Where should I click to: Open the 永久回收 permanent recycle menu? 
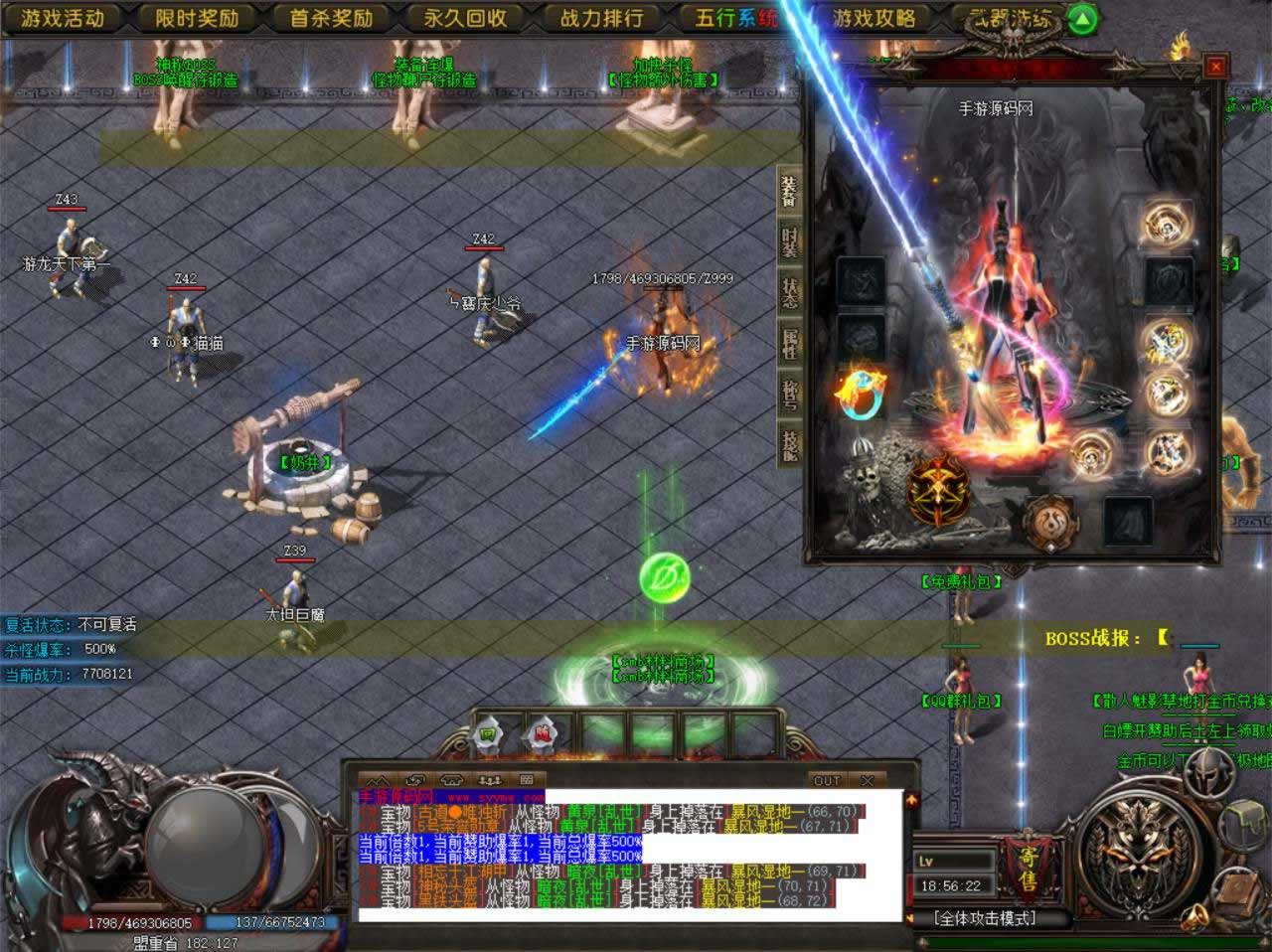pyautogui.click(x=465, y=18)
